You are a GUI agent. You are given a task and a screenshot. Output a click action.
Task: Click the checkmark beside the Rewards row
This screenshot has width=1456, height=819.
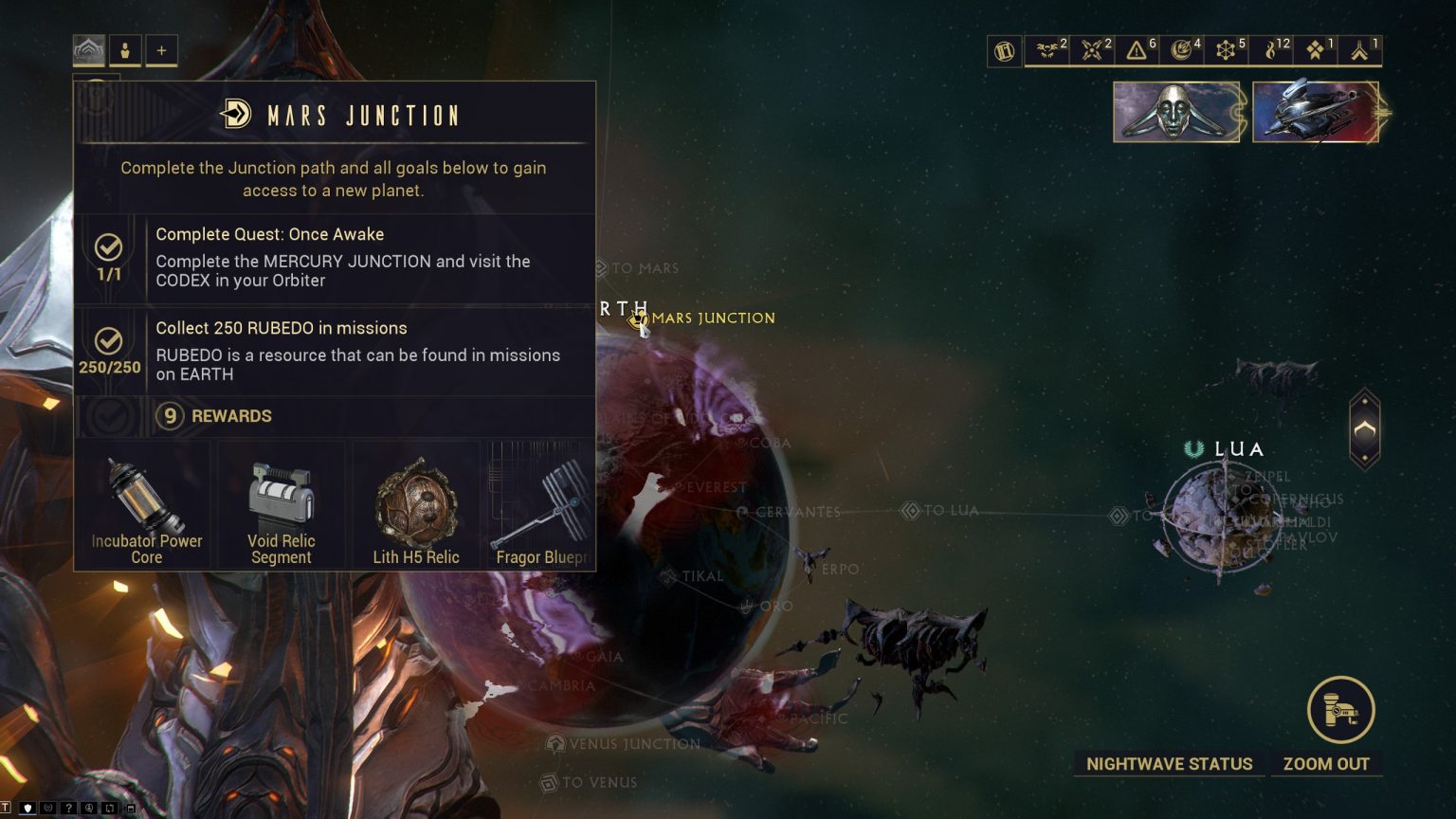[109, 415]
